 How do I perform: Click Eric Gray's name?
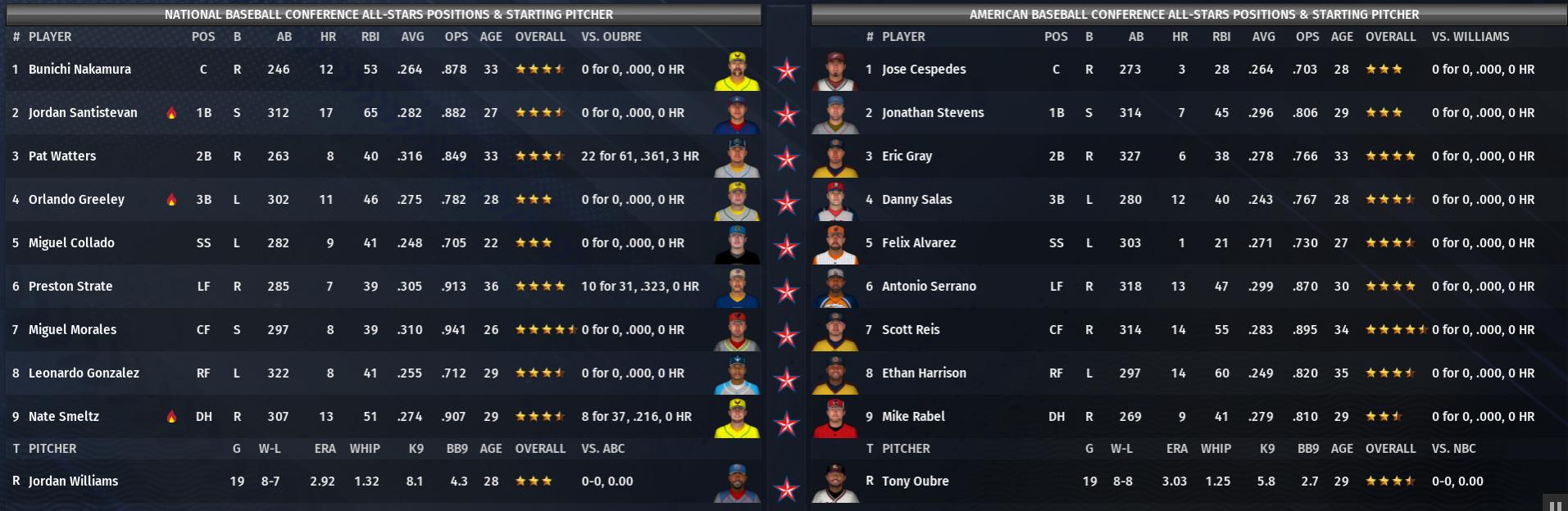pyautogui.click(x=907, y=156)
